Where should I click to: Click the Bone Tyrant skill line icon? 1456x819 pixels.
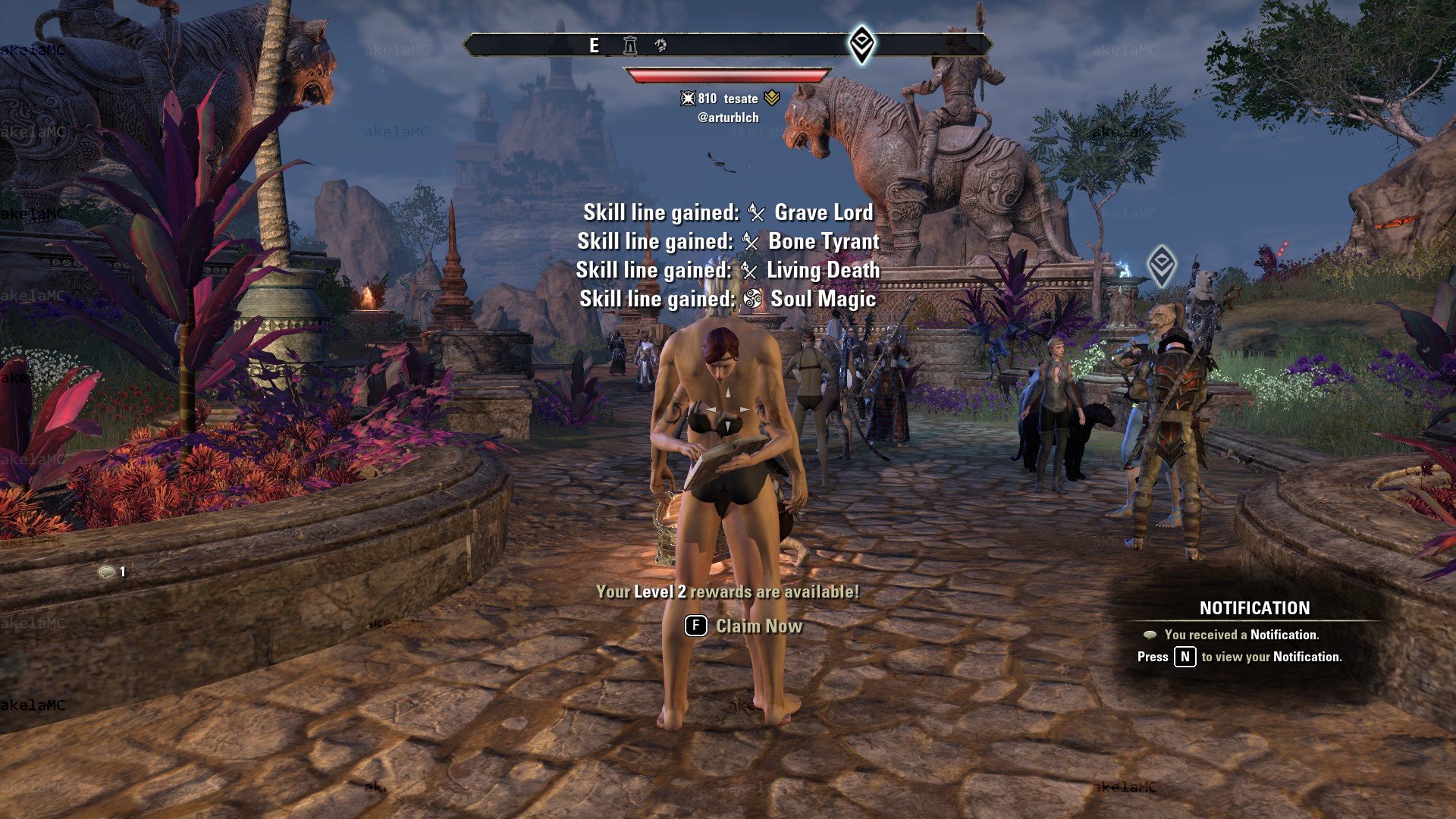click(750, 242)
